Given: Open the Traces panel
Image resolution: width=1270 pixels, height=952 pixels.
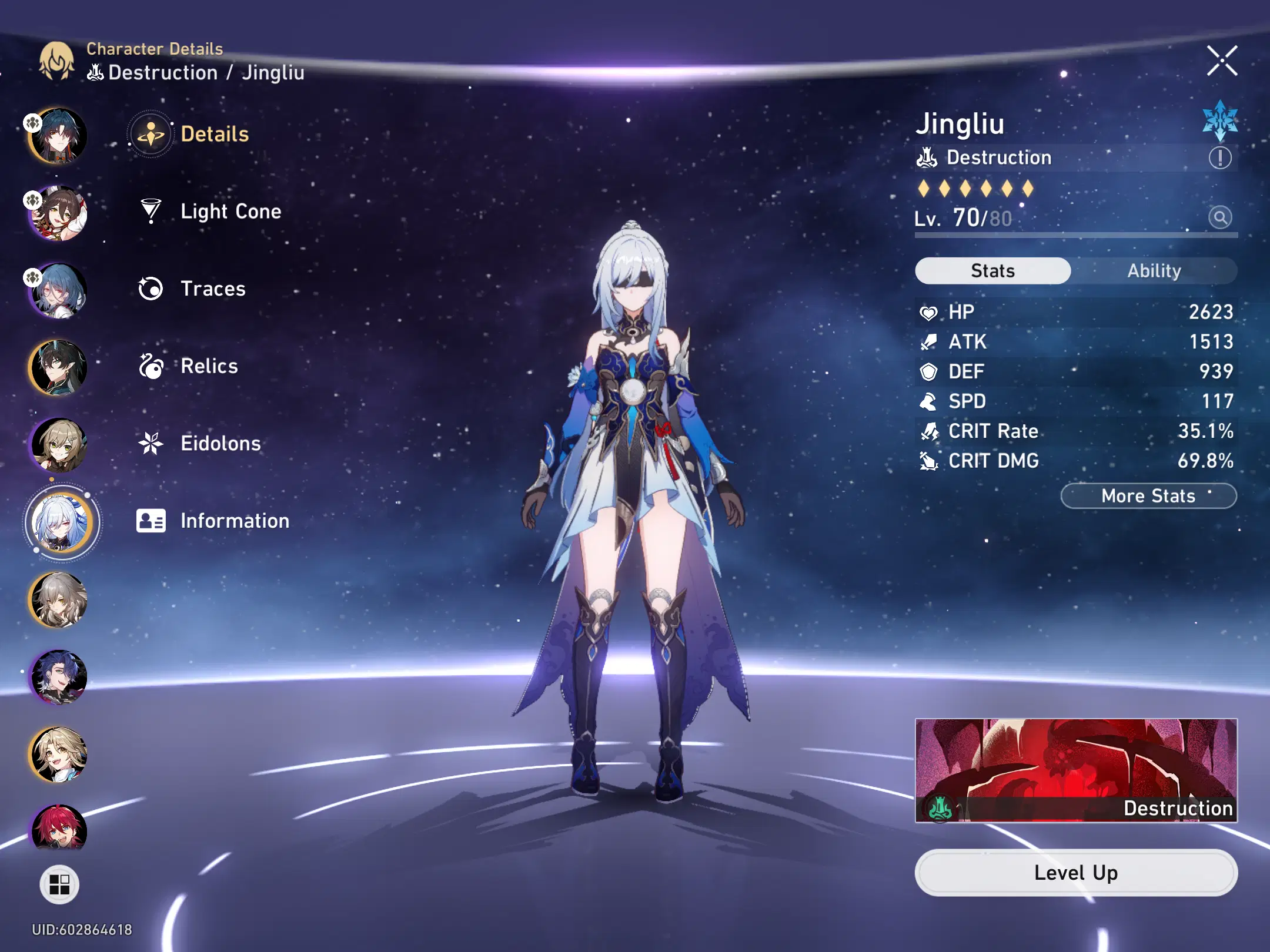Looking at the screenshot, I should click(x=213, y=289).
